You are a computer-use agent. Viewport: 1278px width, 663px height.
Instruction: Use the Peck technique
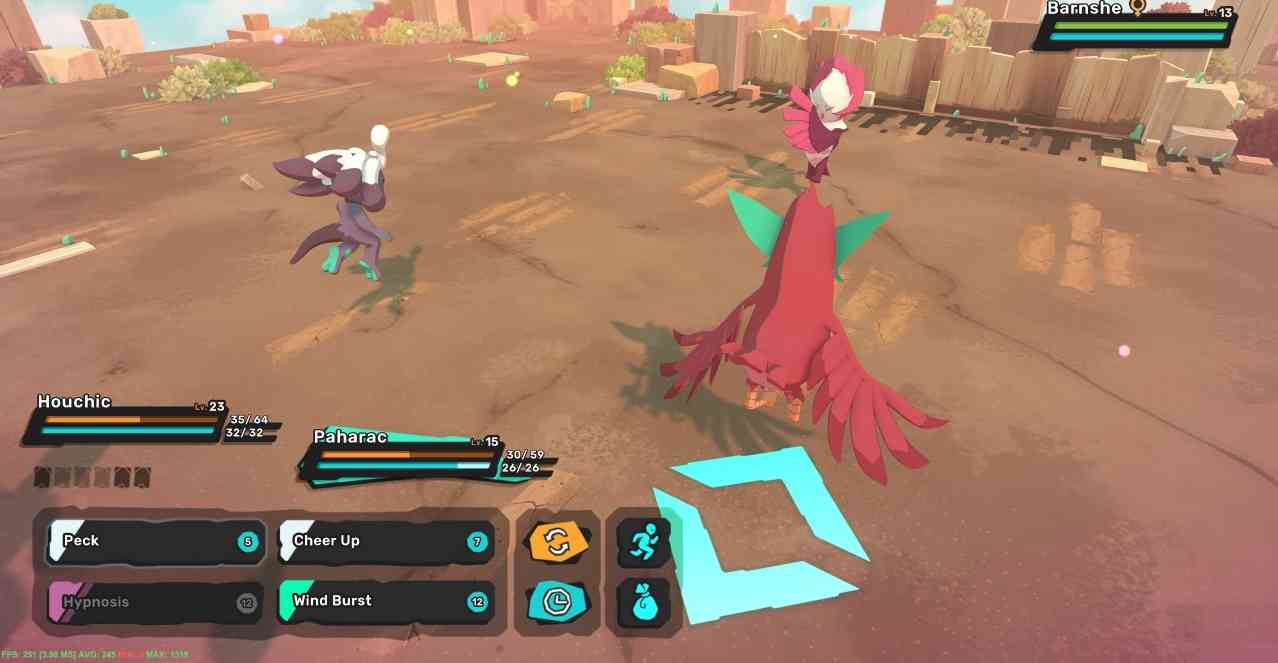point(156,542)
